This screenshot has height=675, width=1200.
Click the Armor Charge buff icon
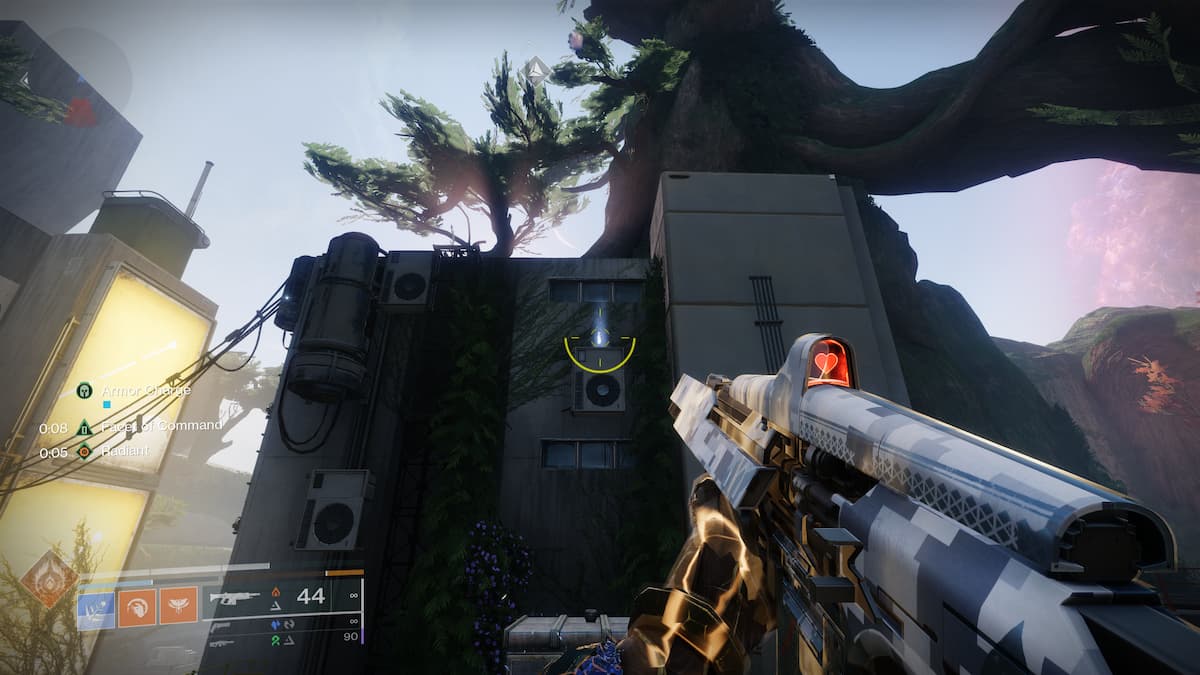(x=84, y=390)
